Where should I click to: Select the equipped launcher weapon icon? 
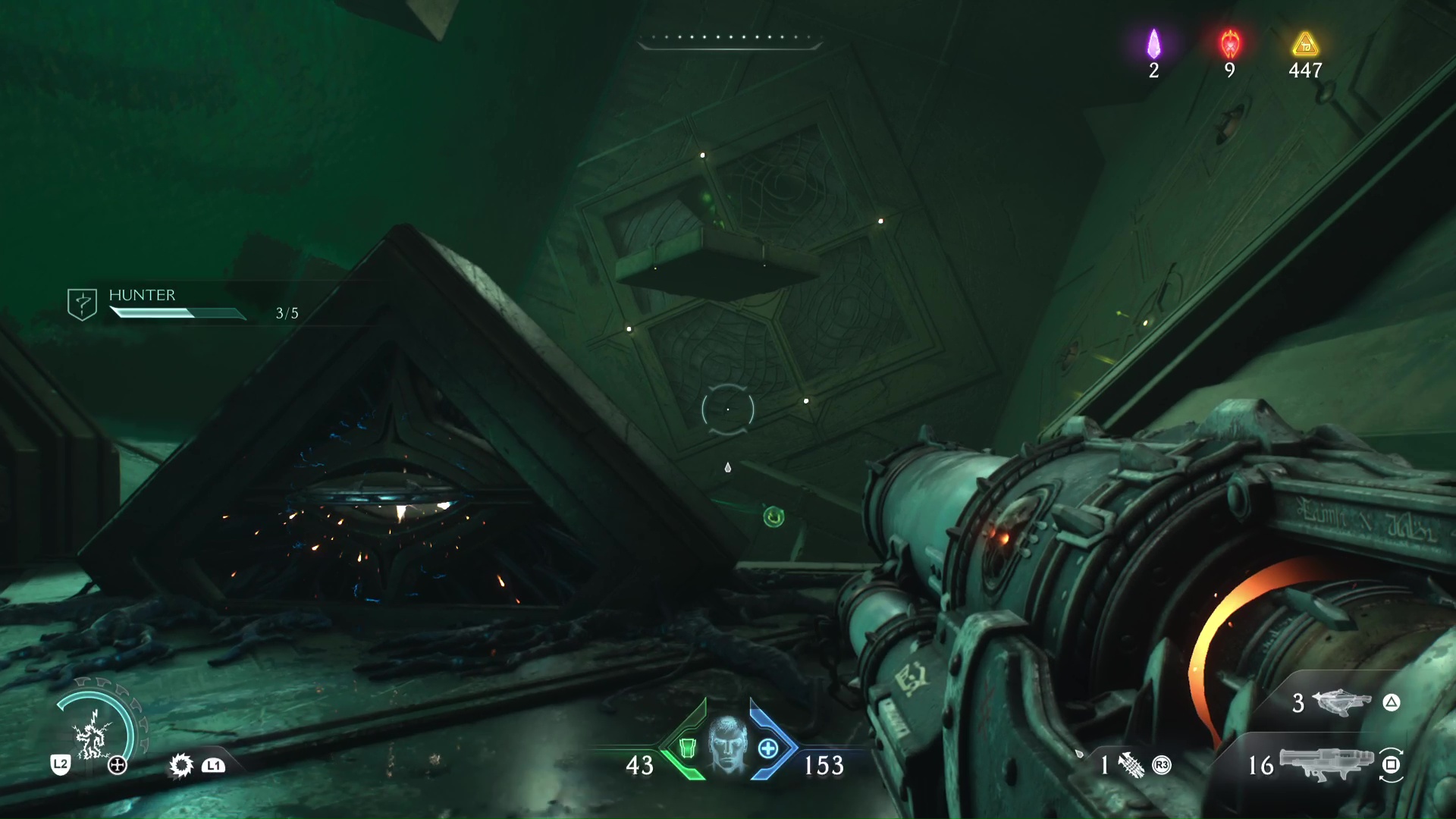pos(1326,763)
